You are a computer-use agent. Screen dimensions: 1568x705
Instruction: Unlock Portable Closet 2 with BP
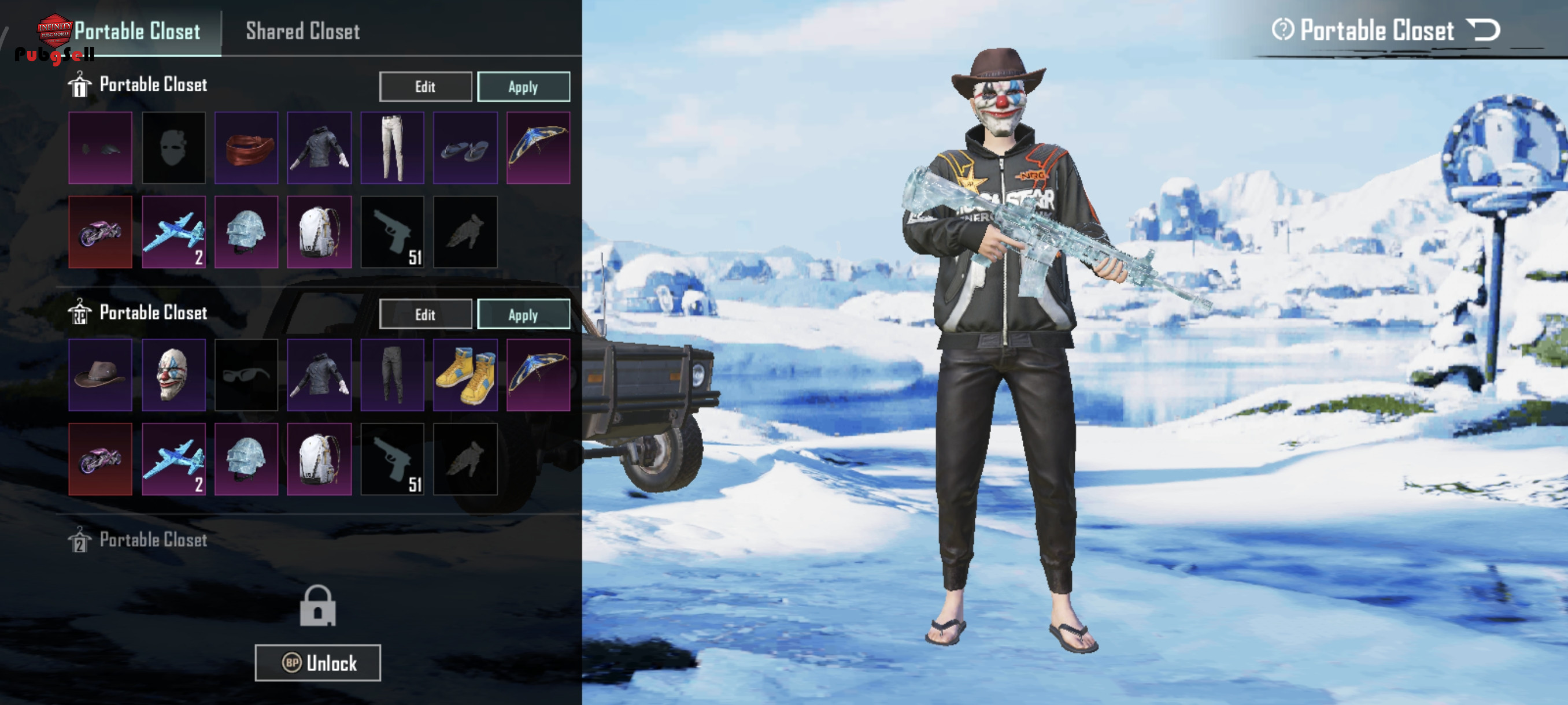317,662
